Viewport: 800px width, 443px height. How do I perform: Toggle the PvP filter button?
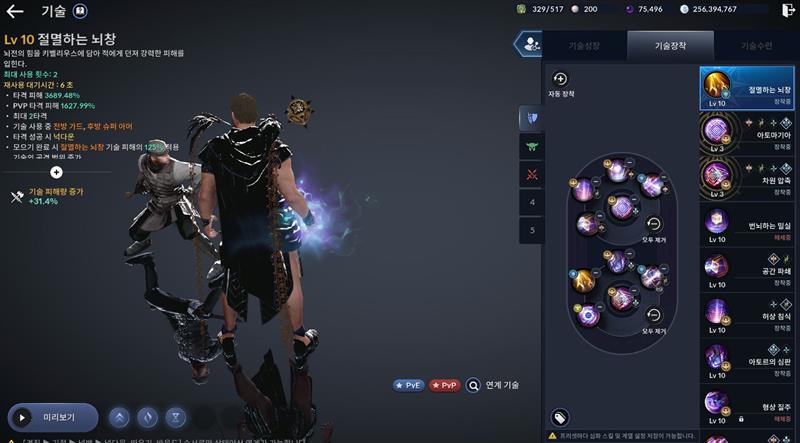point(445,385)
